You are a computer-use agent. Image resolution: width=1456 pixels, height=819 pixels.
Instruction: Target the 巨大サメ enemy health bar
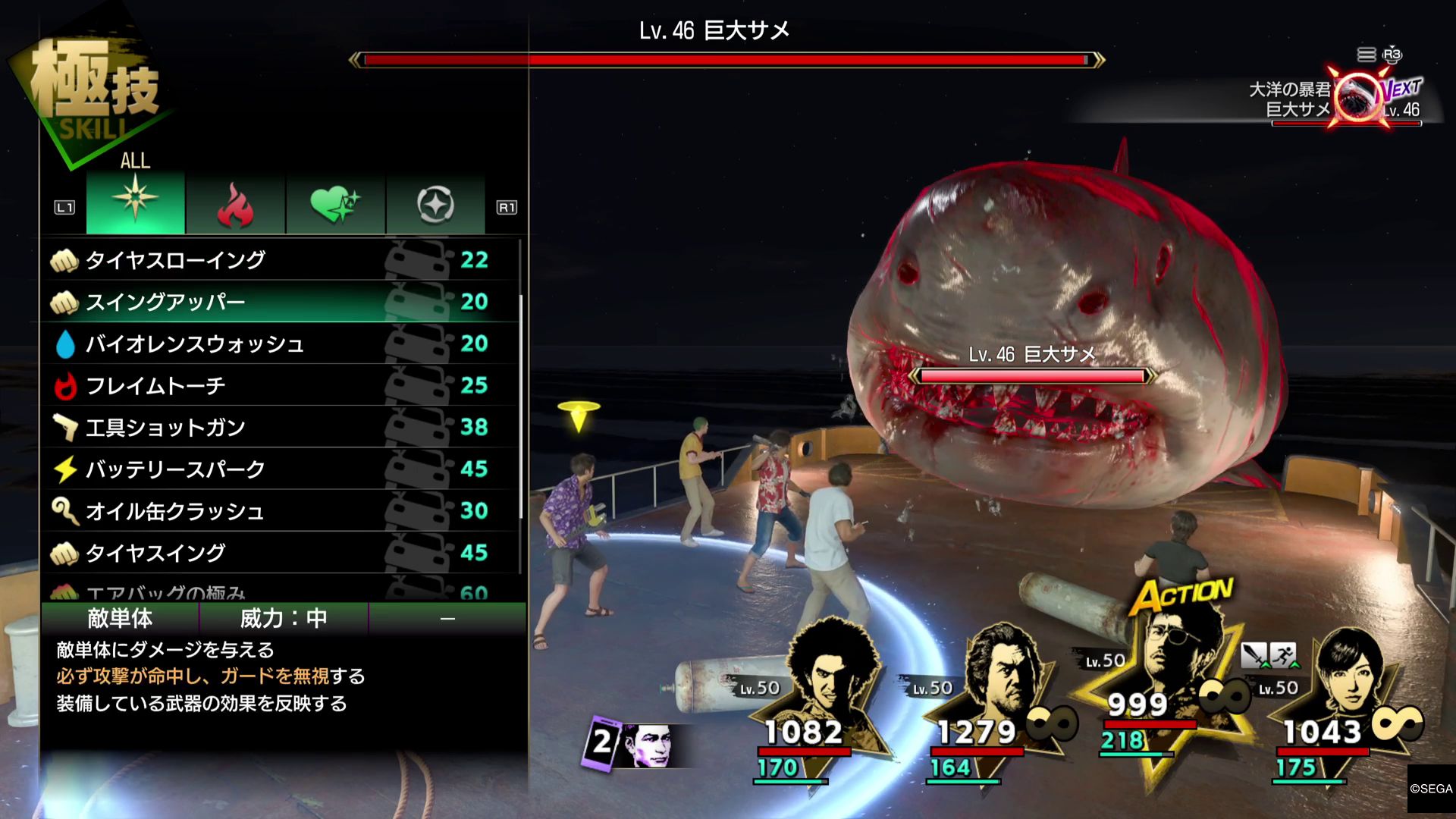[x=1032, y=375]
